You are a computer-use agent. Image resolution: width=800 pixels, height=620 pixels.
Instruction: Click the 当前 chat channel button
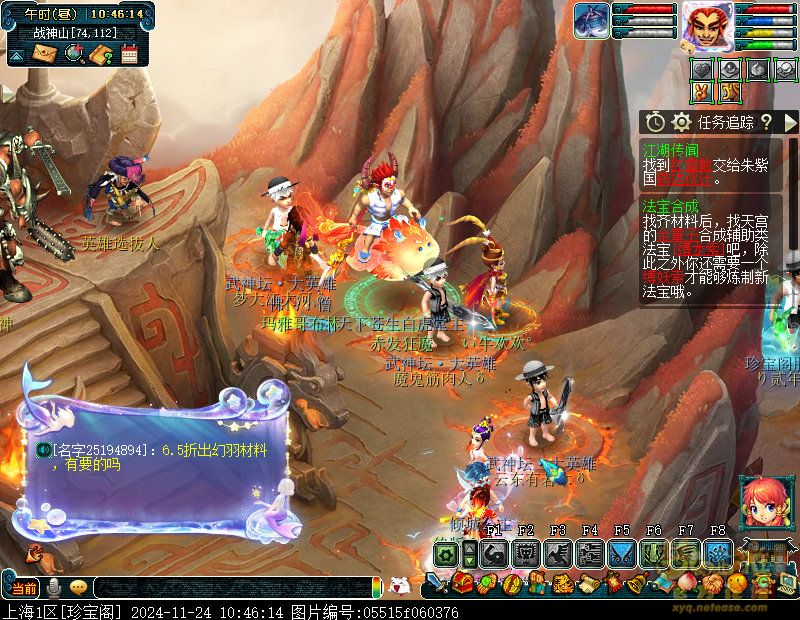click(25, 587)
